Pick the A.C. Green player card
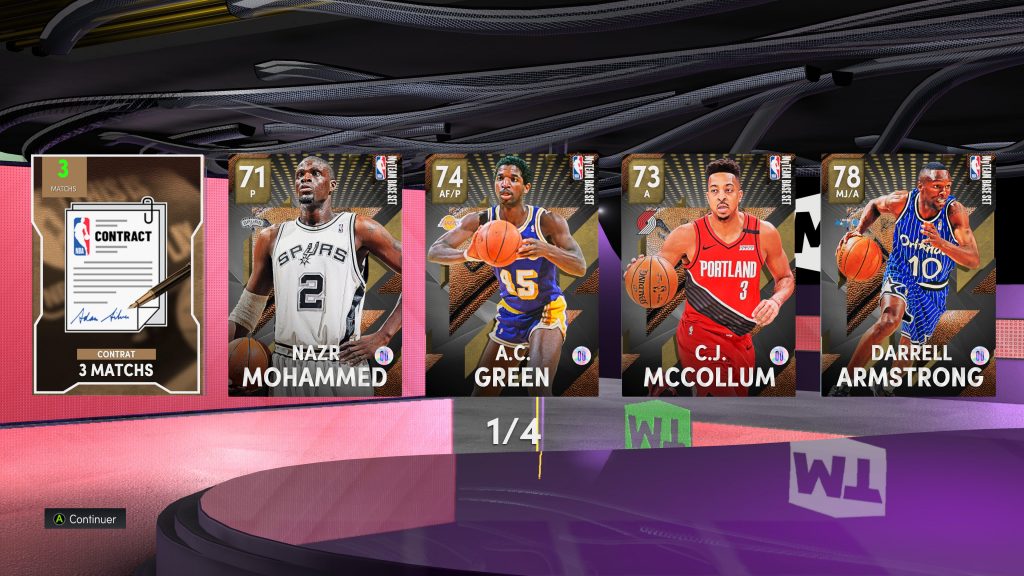Screen dimensions: 1024x576 click(512, 274)
